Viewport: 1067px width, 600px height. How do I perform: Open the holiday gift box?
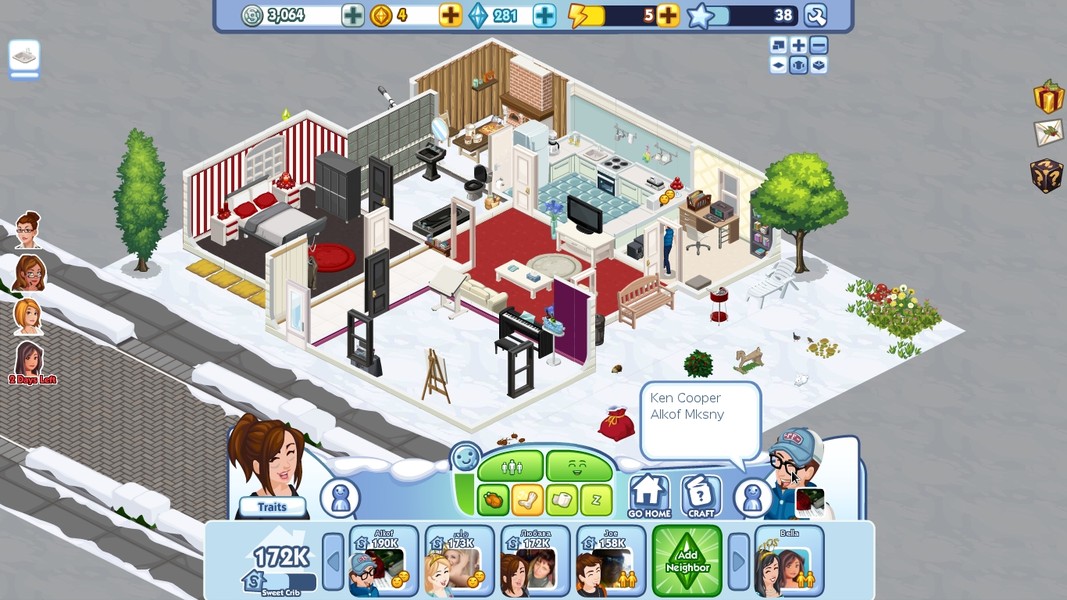(x=1048, y=97)
